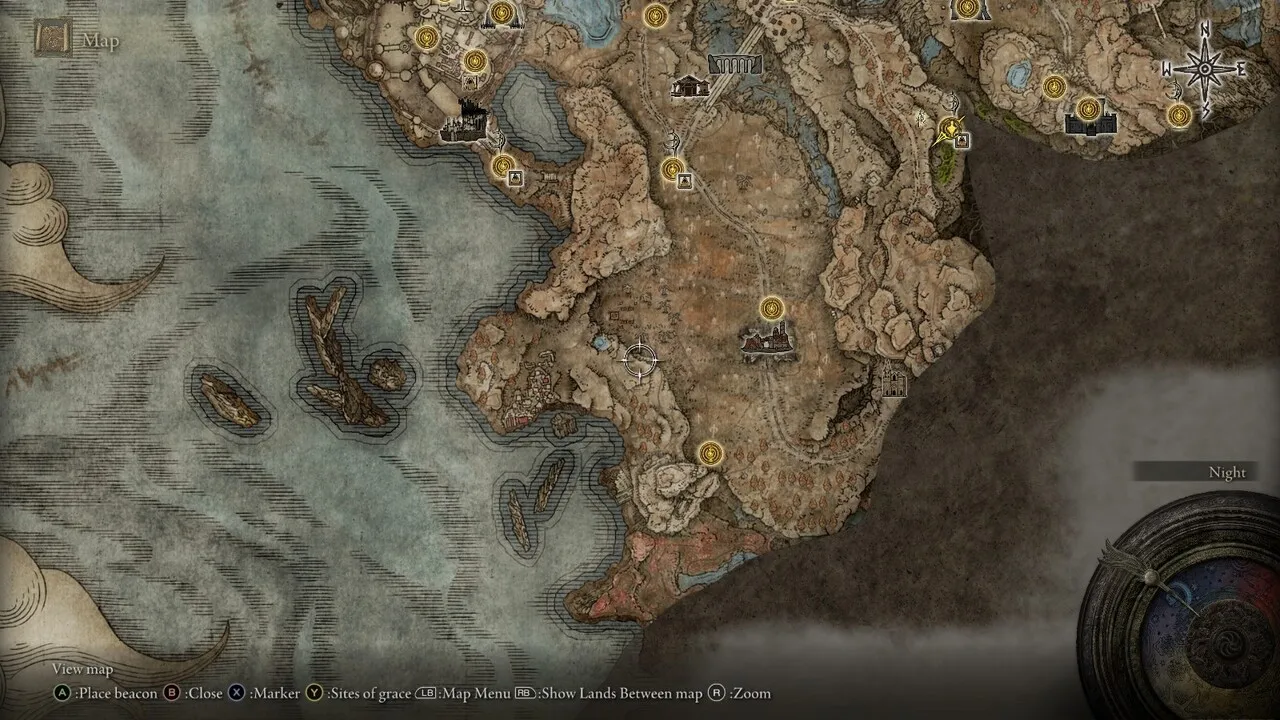The image size is (1280, 720).
Task: Select the site of grace with golden guidance ray
Action: coord(950,128)
